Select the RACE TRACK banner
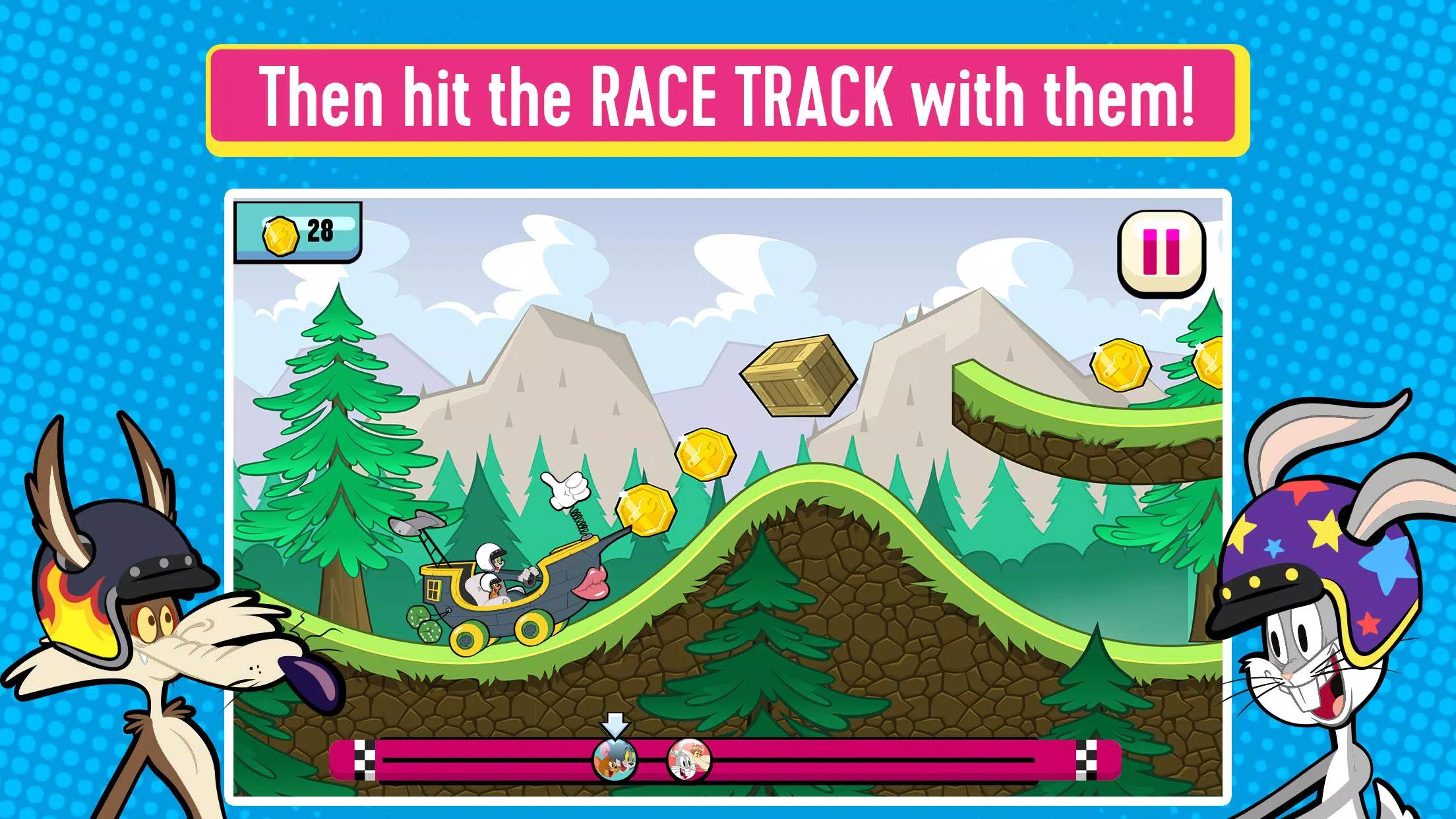This screenshot has width=1456, height=819. (728, 98)
